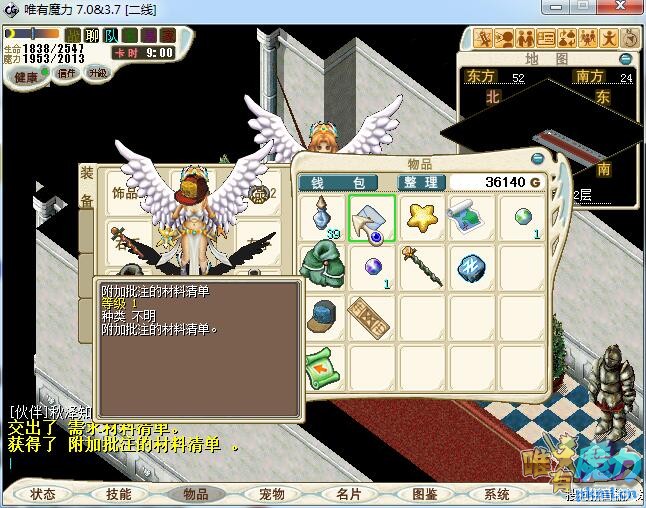
Task: Open the 宠物 pets tab
Action: tap(271, 494)
